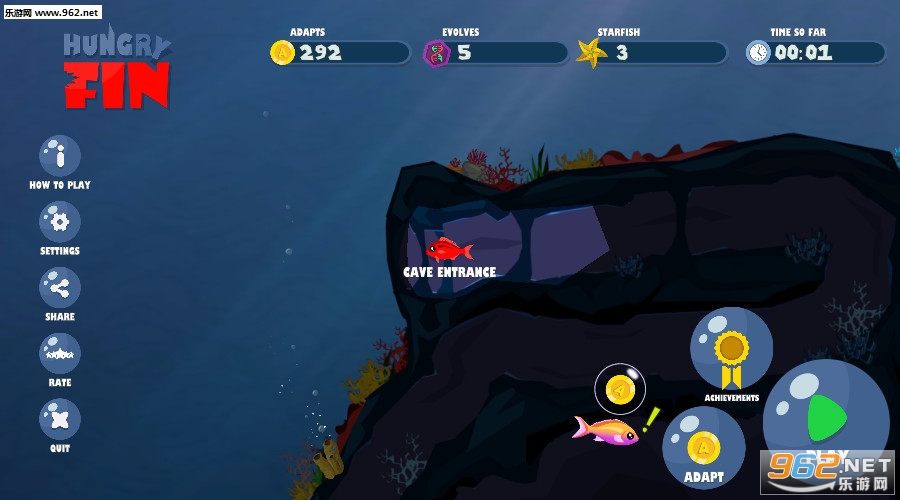Click the gold coin bubble above the pink fish

pos(620,389)
